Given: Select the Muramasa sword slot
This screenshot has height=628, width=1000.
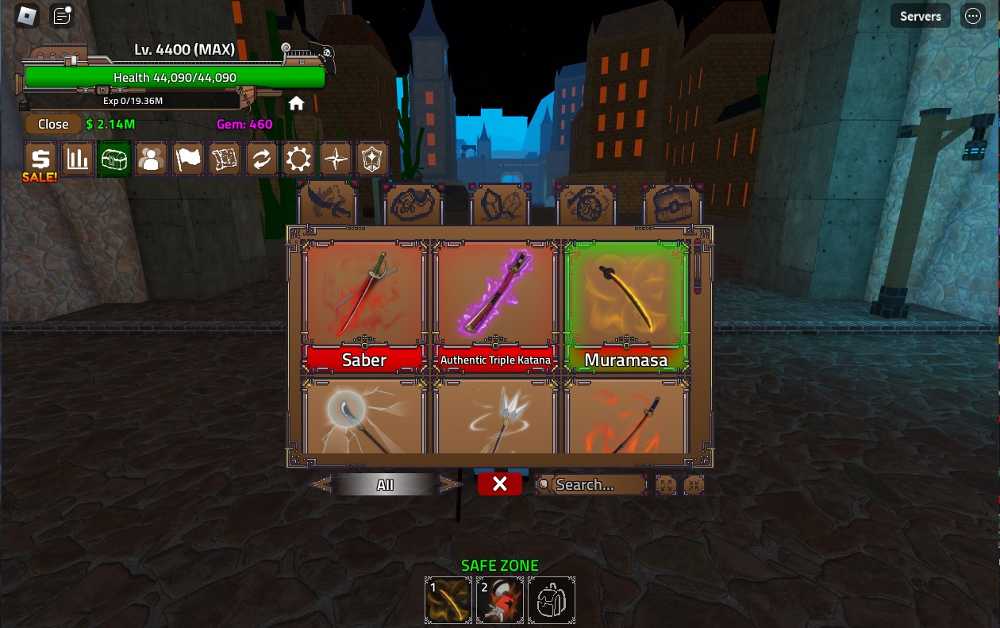Looking at the screenshot, I should [626, 305].
